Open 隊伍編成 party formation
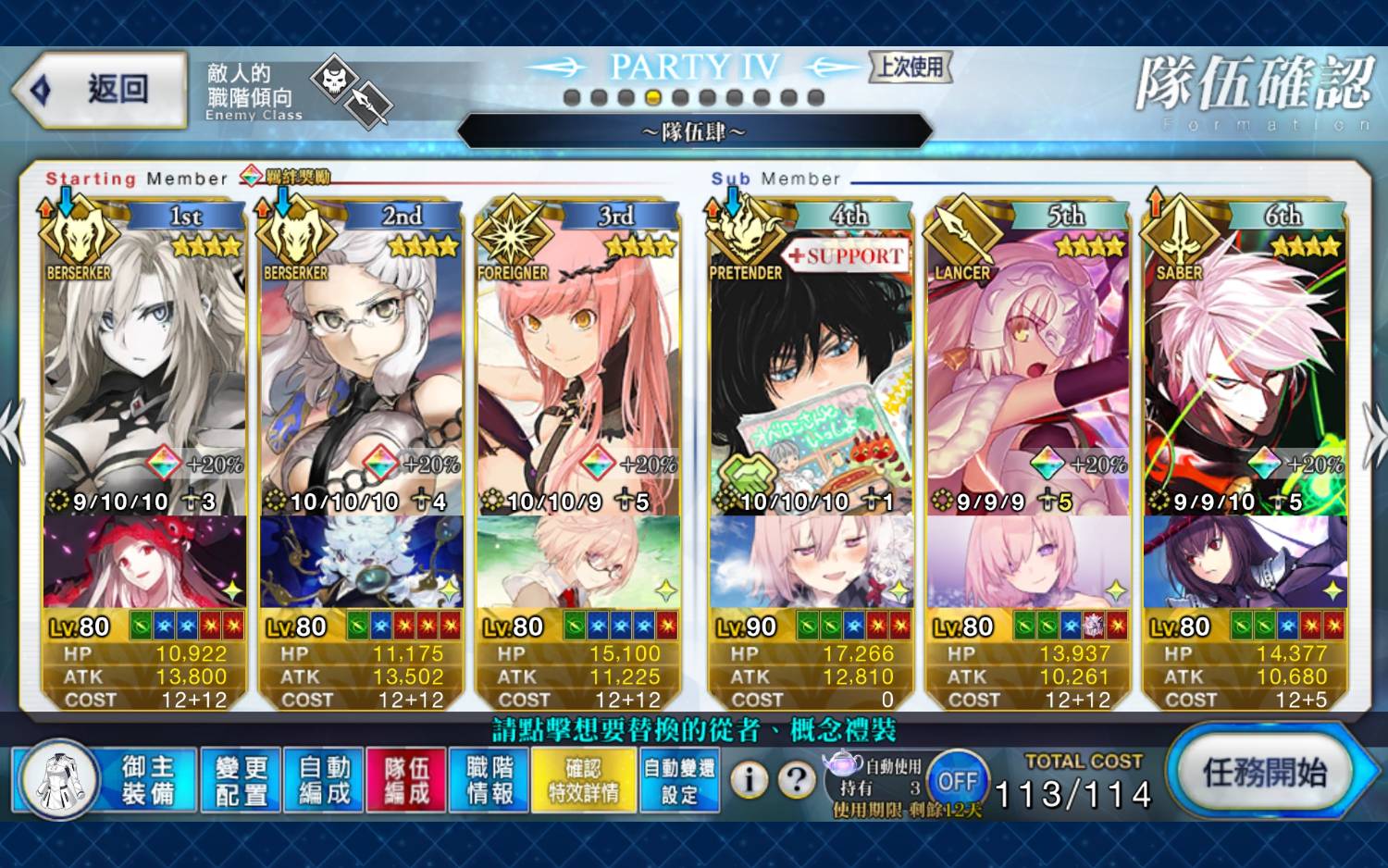The height and width of the screenshot is (868, 1388). (406, 780)
